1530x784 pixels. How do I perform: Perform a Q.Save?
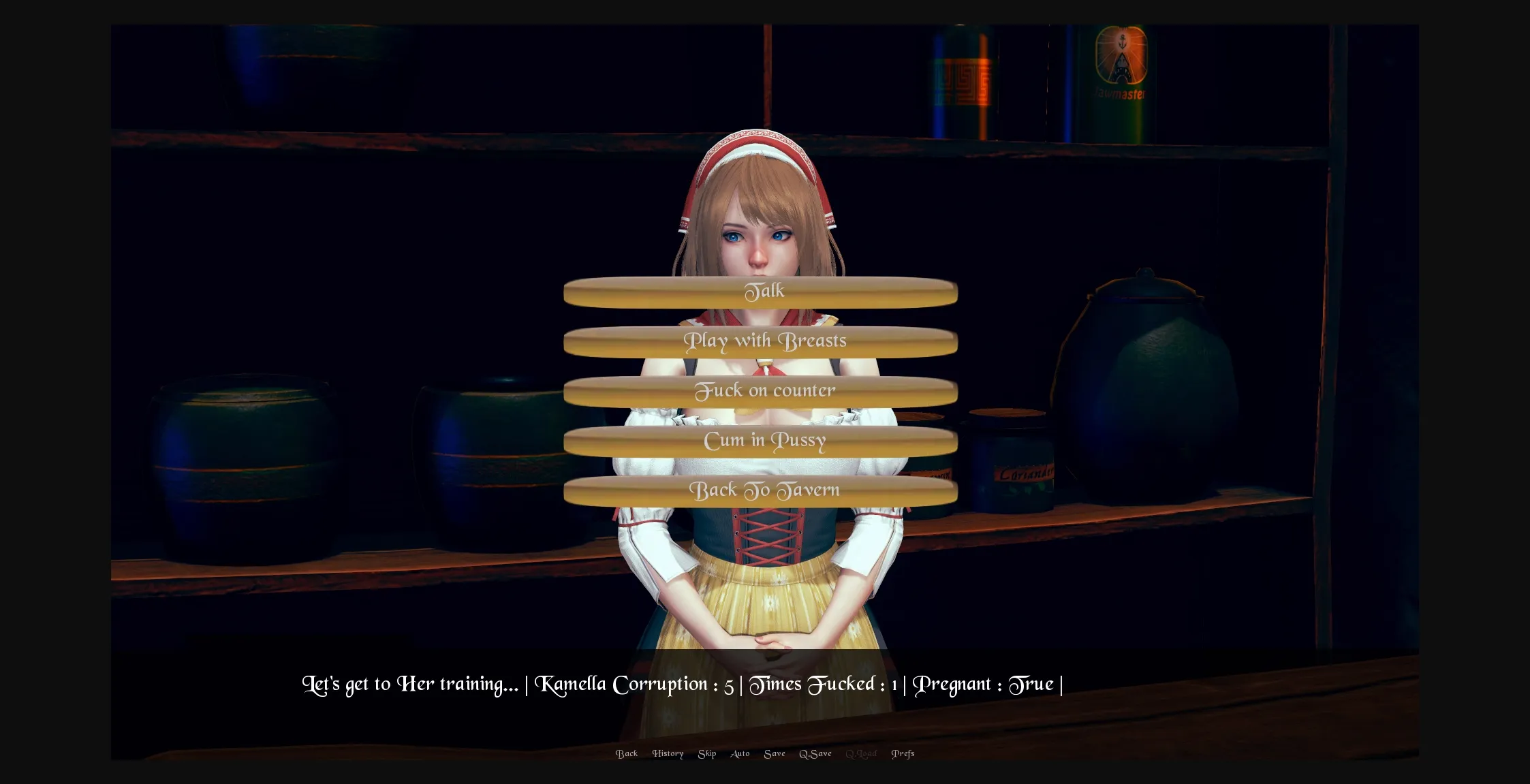[815, 753]
